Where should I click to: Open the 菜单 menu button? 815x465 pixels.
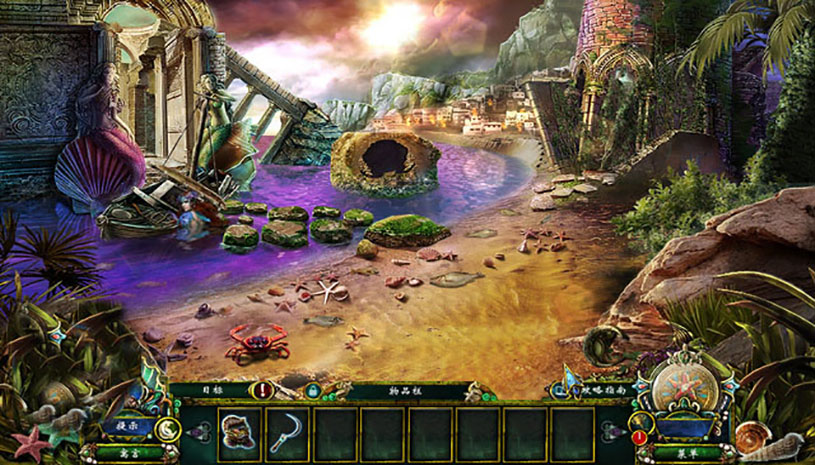pyautogui.click(x=685, y=452)
